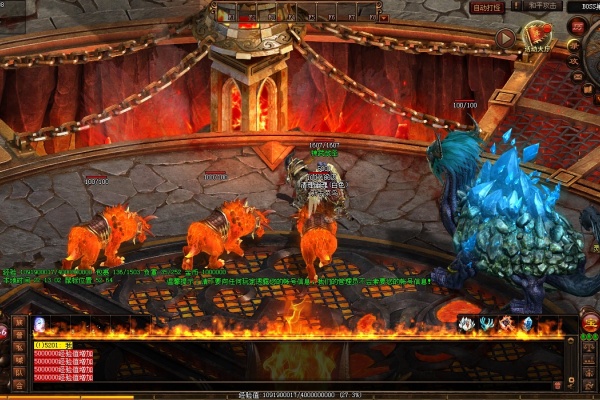Open the red 宝 treasure button
The width and height of the screenshot is (600, 400).
tap(590, 323)
